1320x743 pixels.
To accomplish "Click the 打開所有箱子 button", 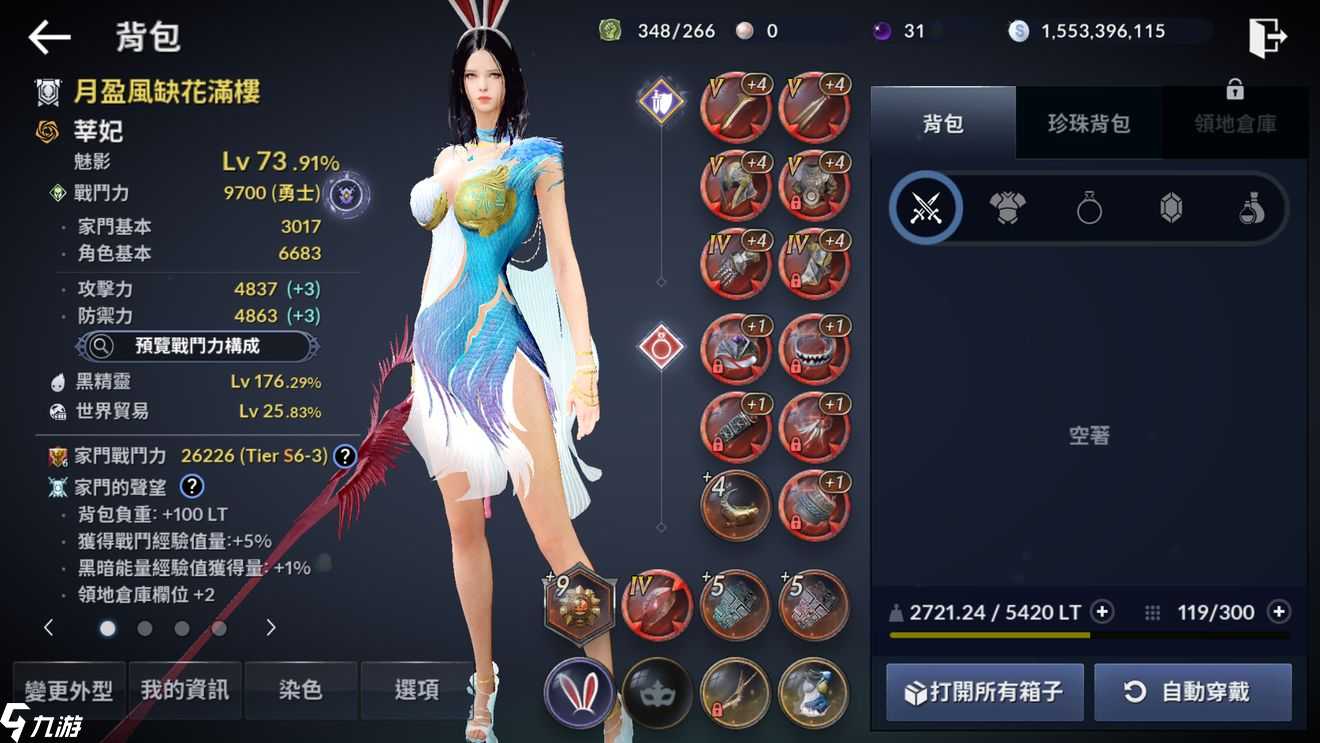I will pos(984,692).
